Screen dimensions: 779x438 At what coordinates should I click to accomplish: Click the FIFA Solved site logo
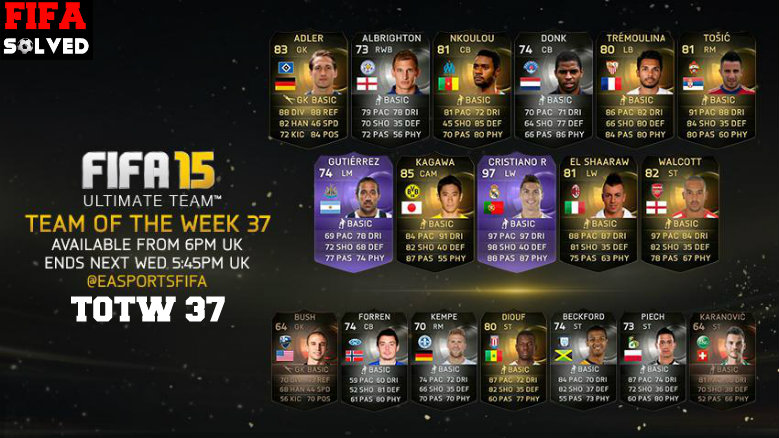(46, 30)
